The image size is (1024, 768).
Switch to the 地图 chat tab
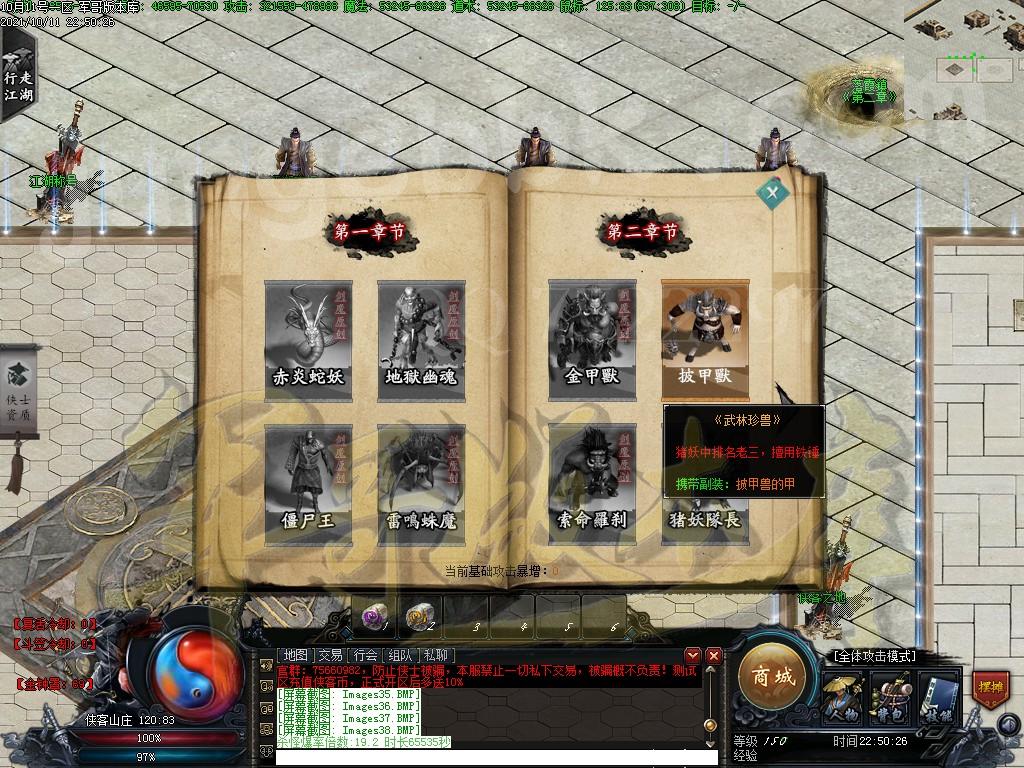[296, 655]
